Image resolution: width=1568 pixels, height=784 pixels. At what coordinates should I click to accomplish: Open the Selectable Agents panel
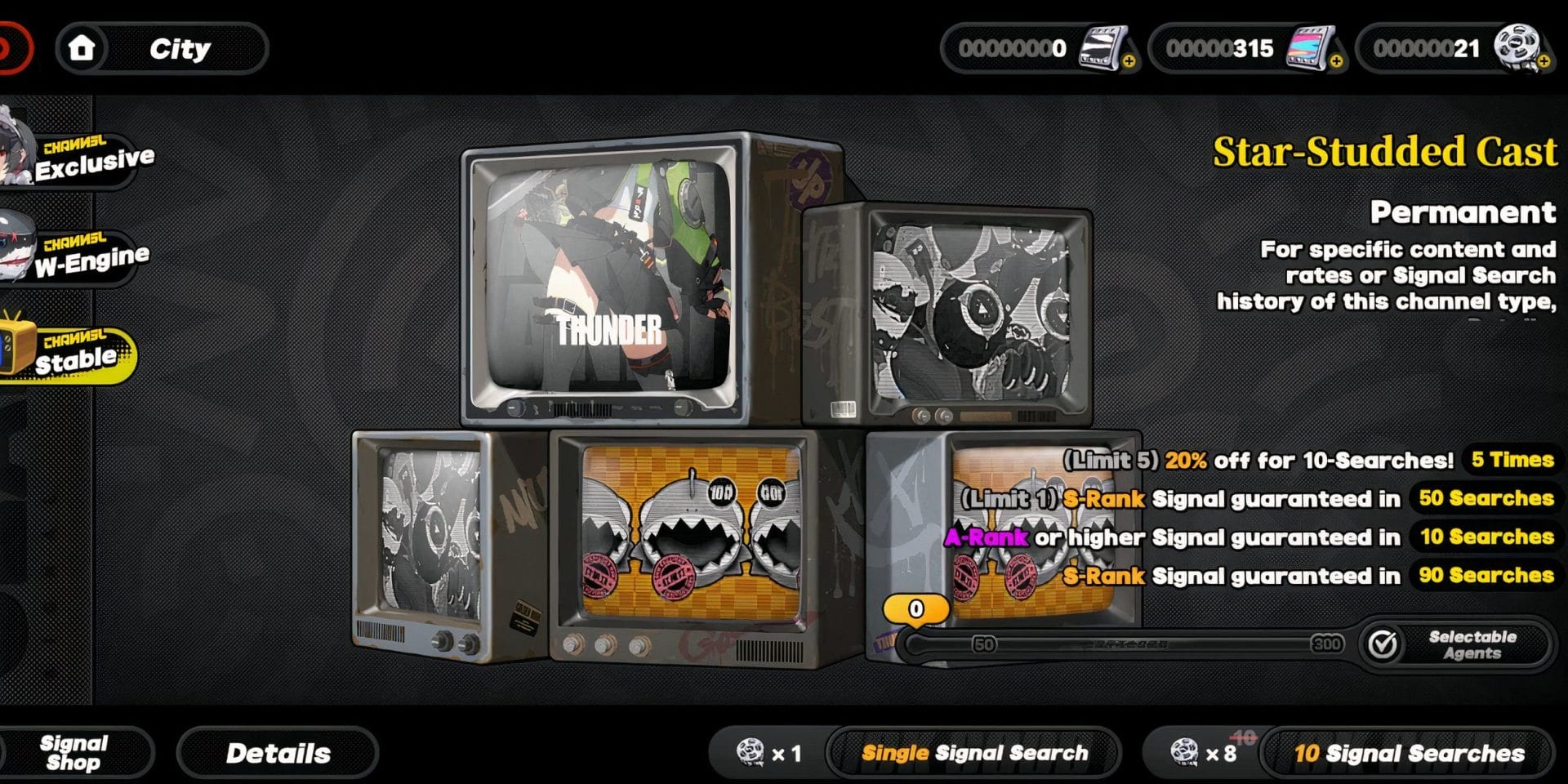click(x=1458, y=644)
